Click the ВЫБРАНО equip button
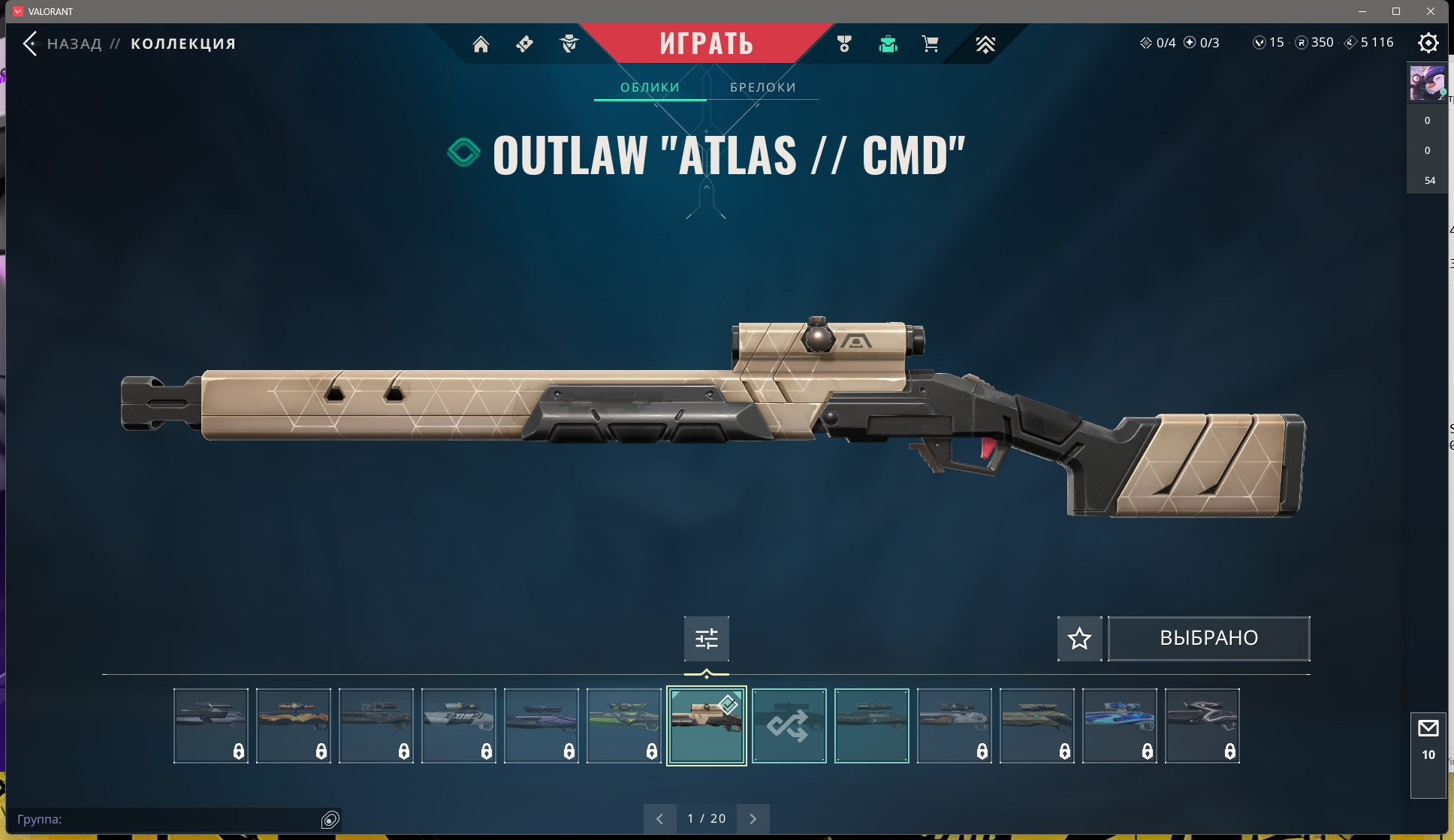The image size is (1454, 840). [1208, 638]
